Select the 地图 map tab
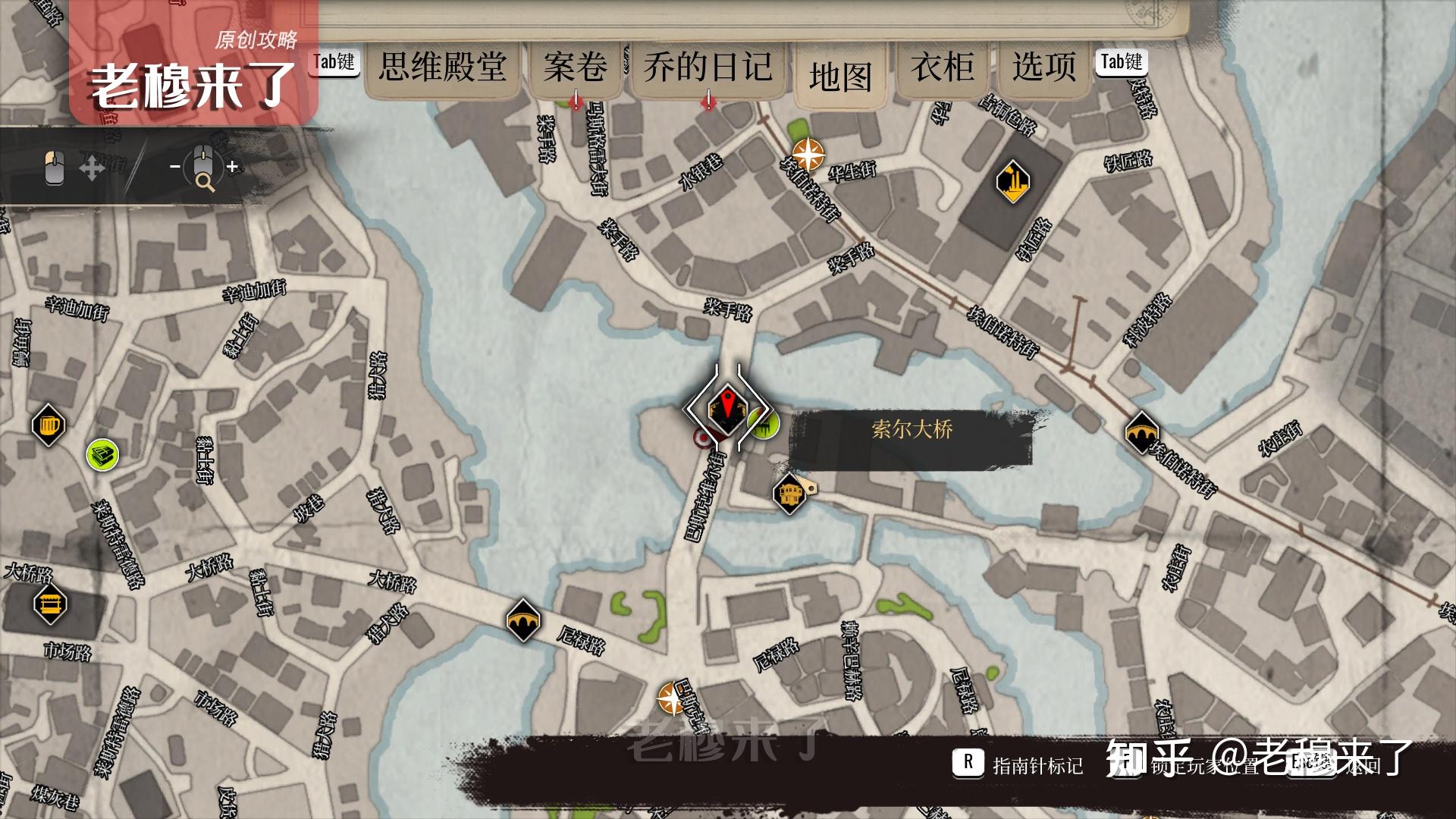Image resolution: width=1456 pixels, height=819 pixels. point(839,77)
